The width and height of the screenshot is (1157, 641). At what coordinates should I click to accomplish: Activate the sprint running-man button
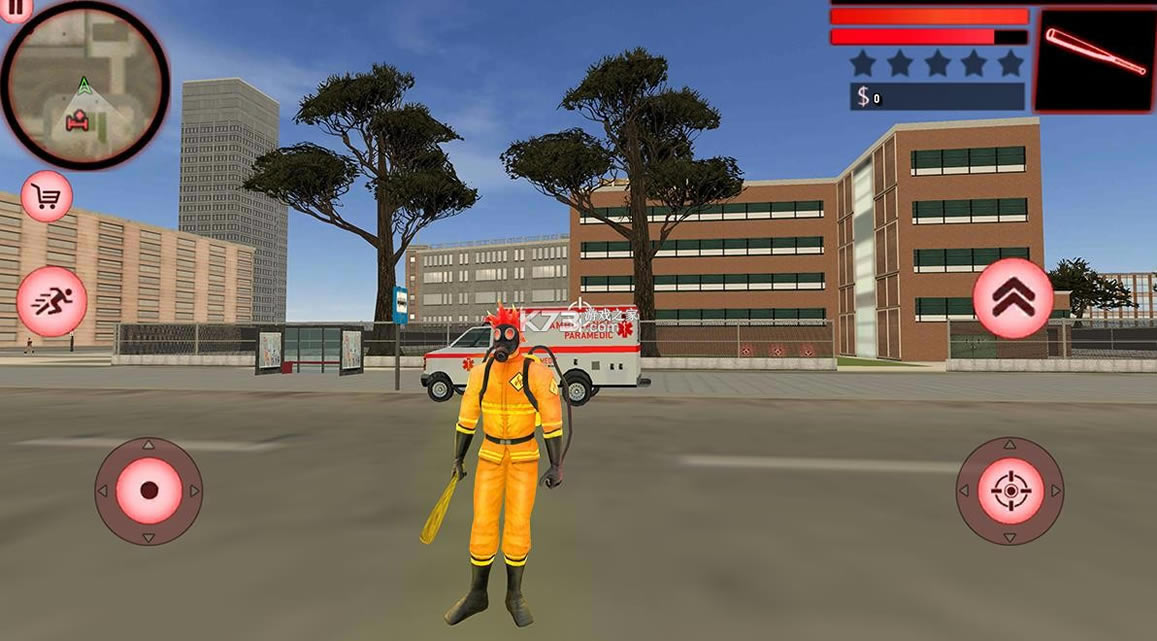pos(51,301)
